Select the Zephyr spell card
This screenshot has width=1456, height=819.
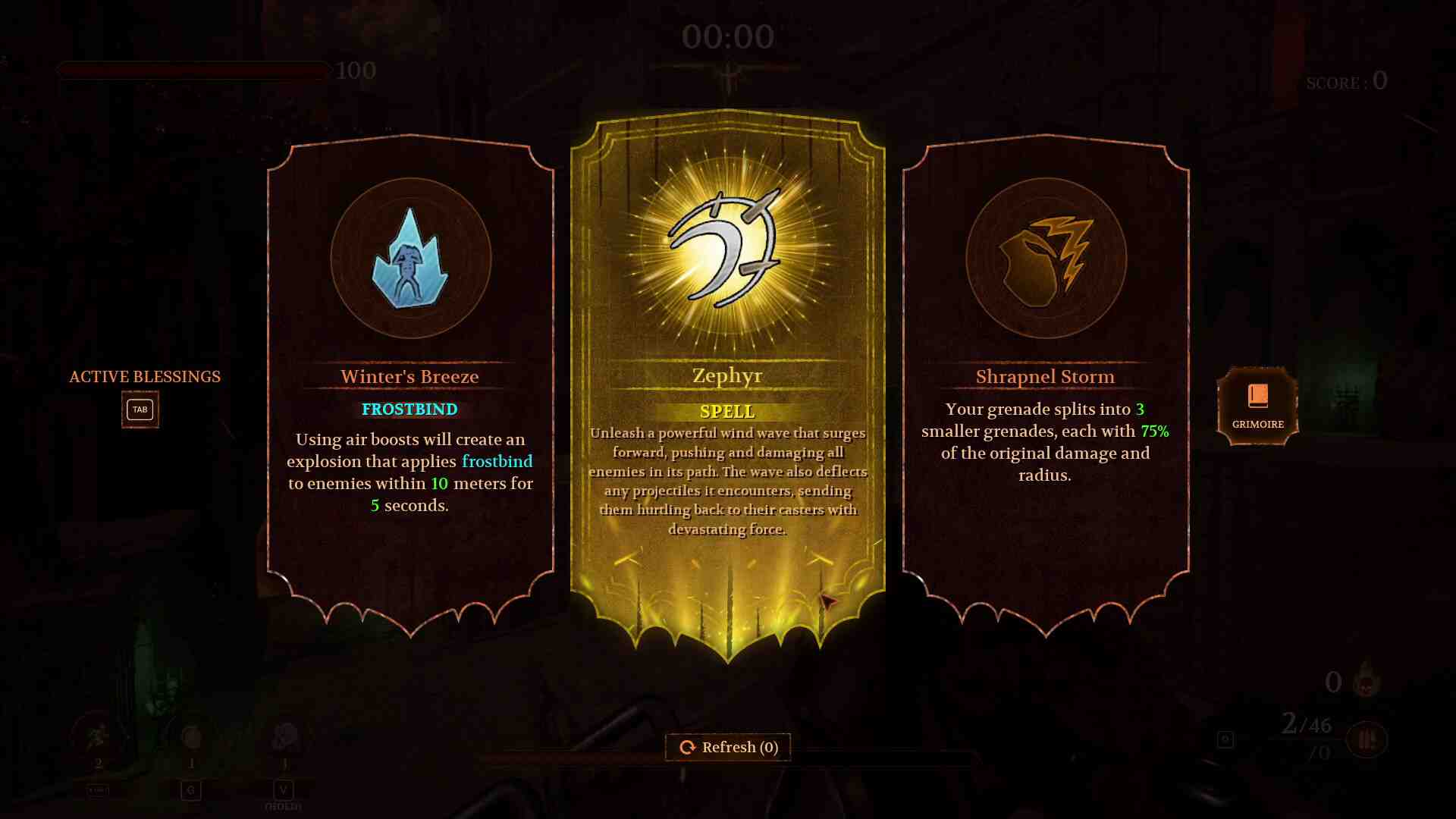click(x=727, y=379)
